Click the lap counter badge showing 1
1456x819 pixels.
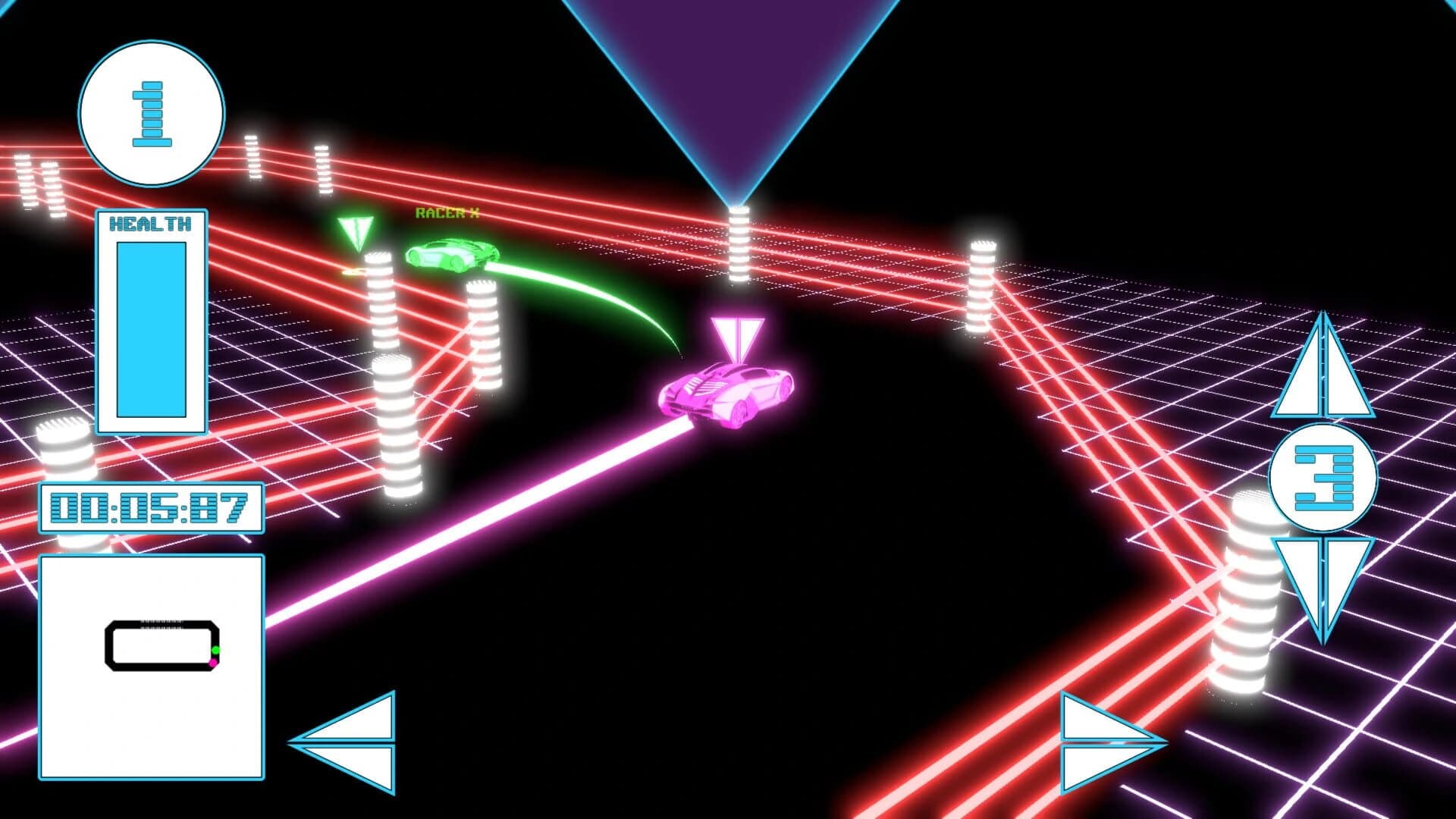pyautogui.click(x=151, y=115)
